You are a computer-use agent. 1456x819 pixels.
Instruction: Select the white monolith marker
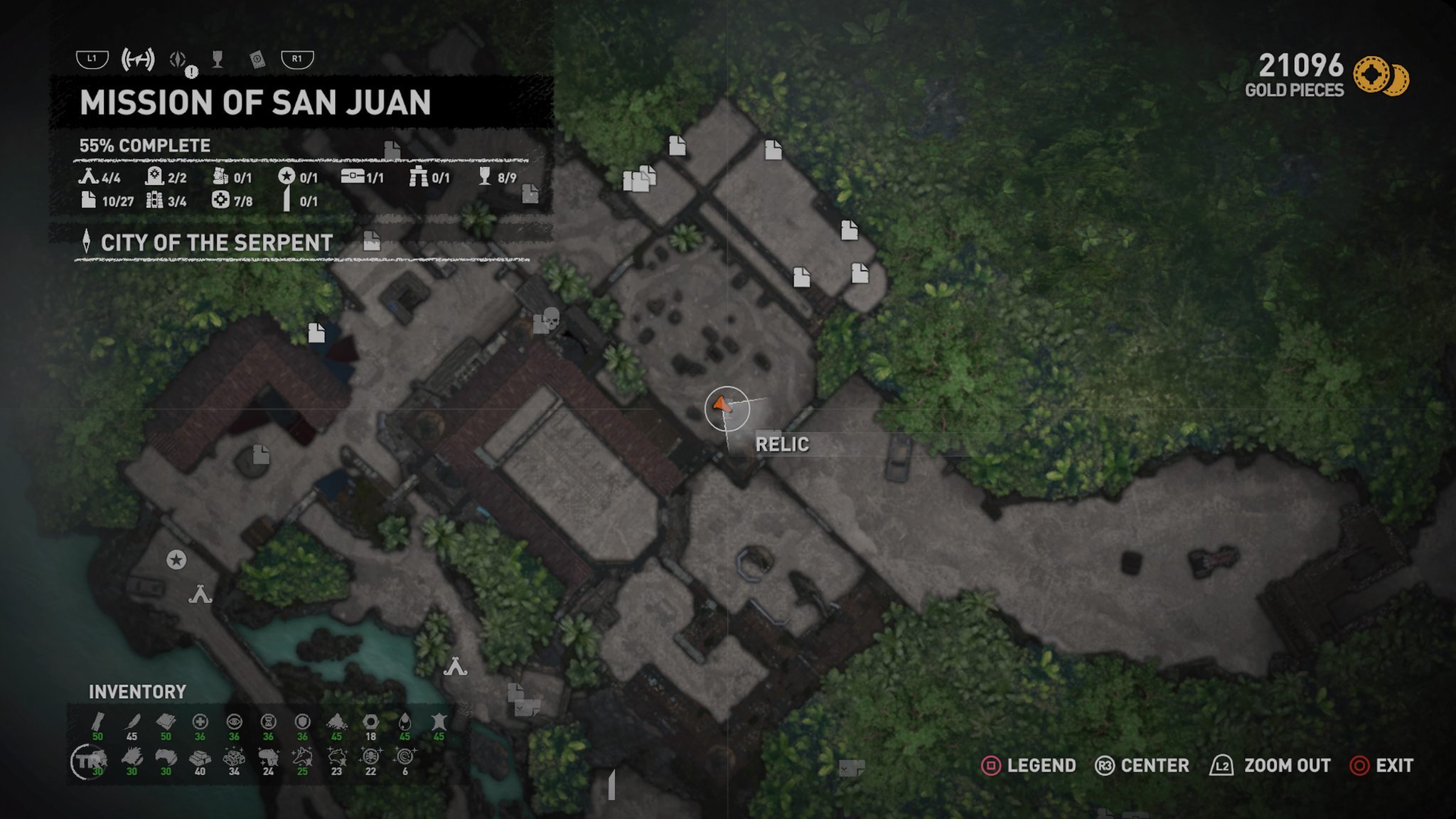(611, 785)
